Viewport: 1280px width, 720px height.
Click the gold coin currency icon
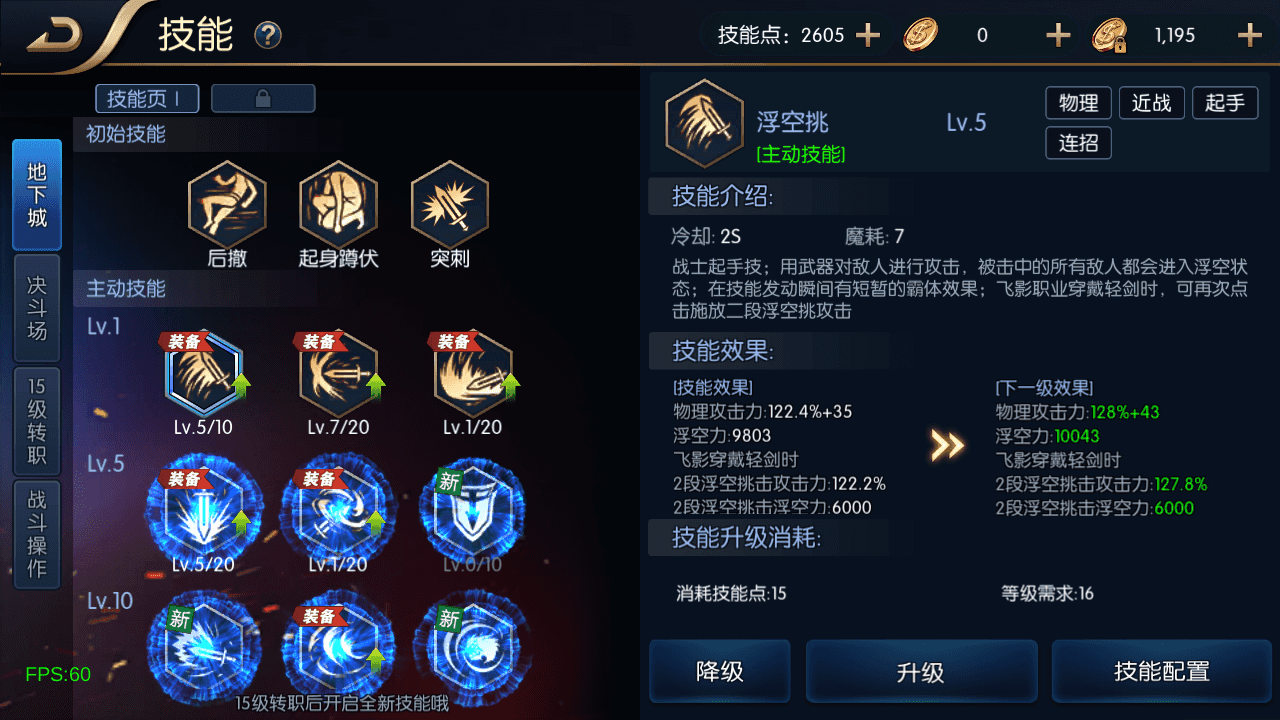click(920, 34)
